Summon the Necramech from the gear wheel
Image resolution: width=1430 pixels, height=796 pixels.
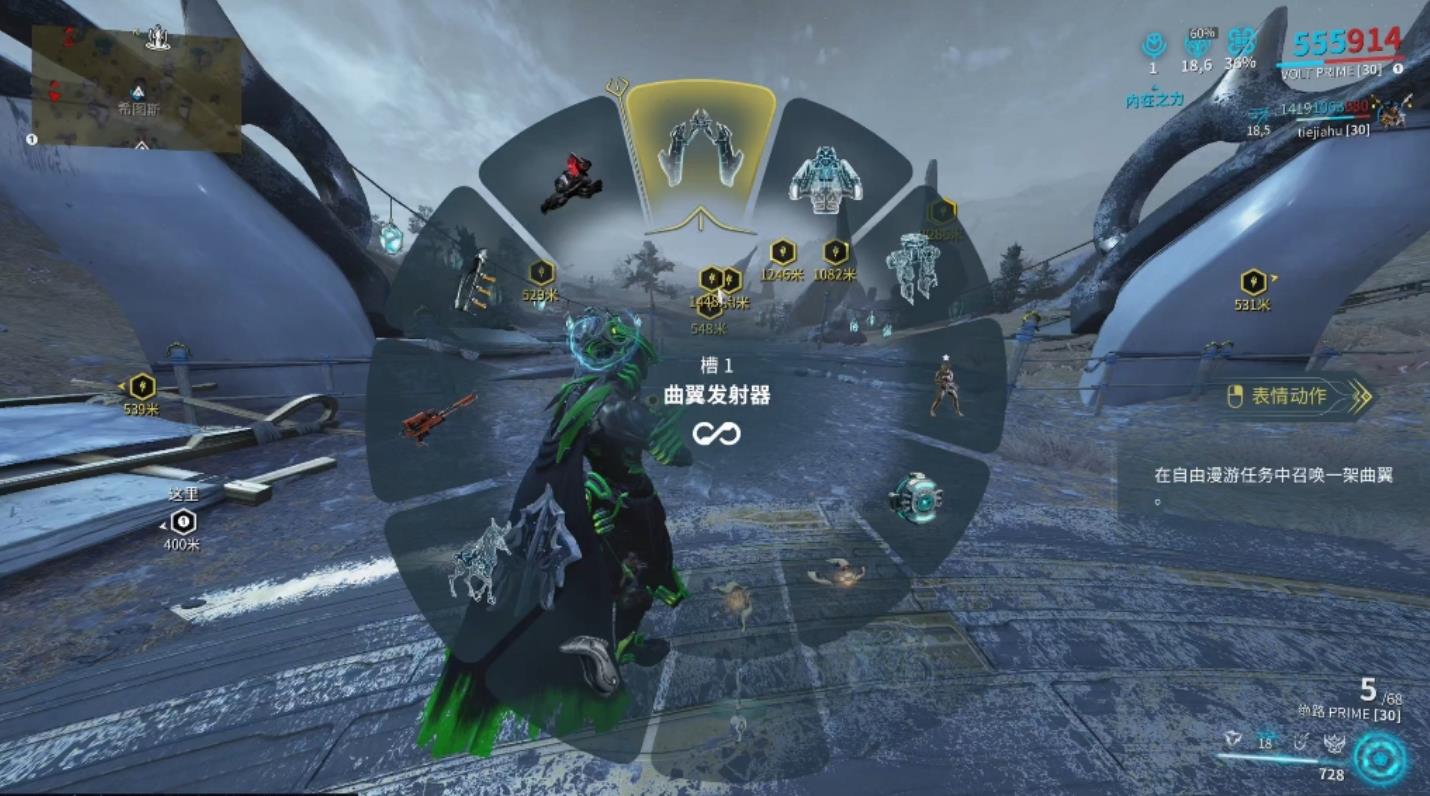click(913, 266)
